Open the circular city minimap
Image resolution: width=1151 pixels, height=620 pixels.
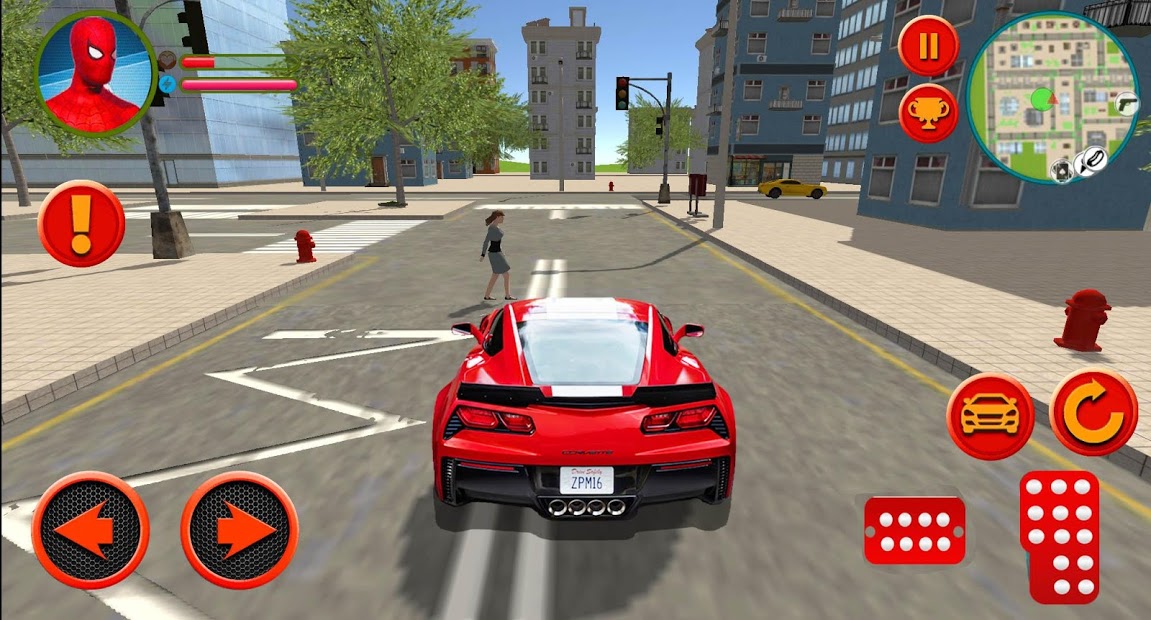coord(1052,97)
